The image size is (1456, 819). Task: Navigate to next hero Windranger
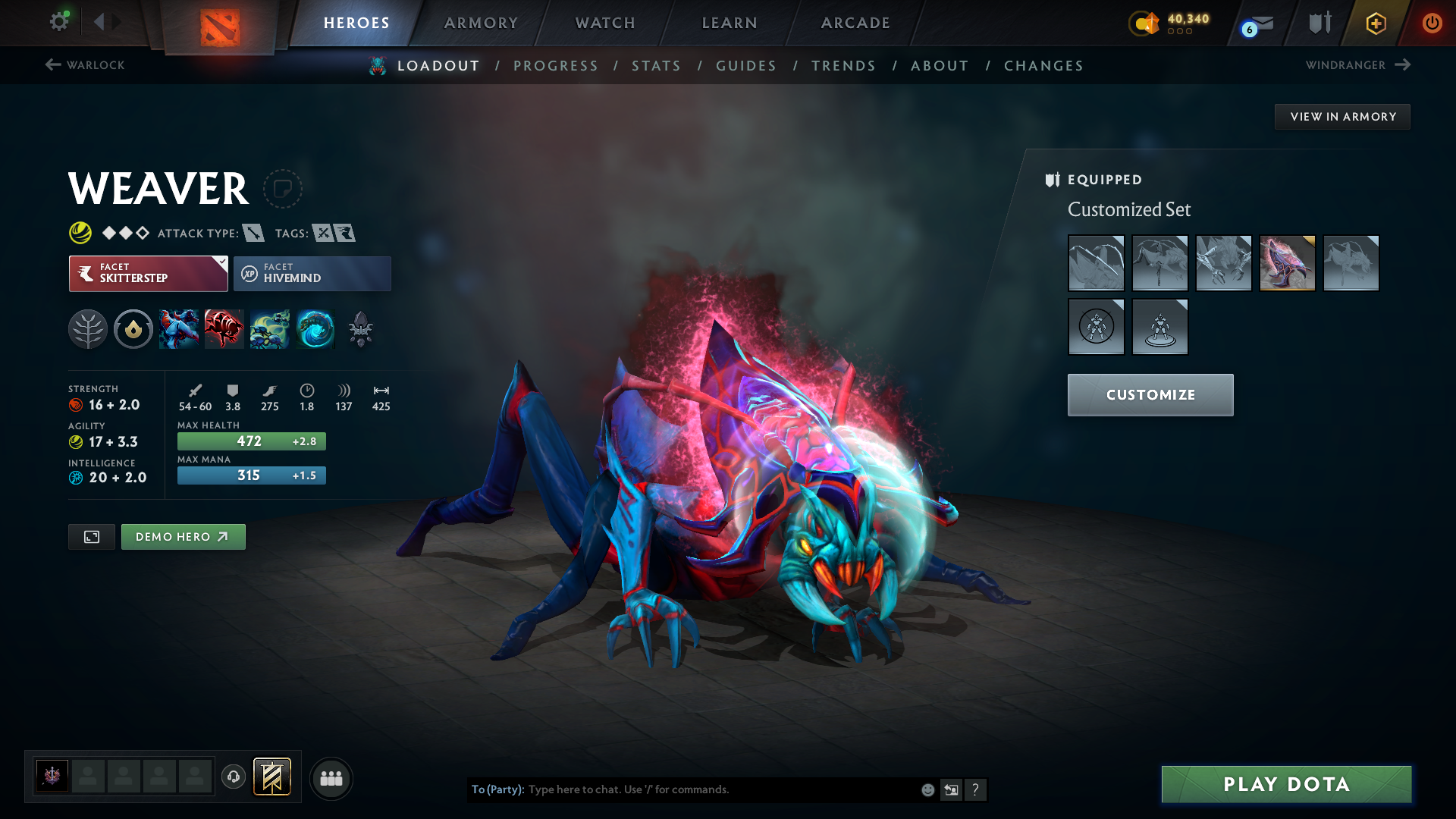coord(1357,65)
